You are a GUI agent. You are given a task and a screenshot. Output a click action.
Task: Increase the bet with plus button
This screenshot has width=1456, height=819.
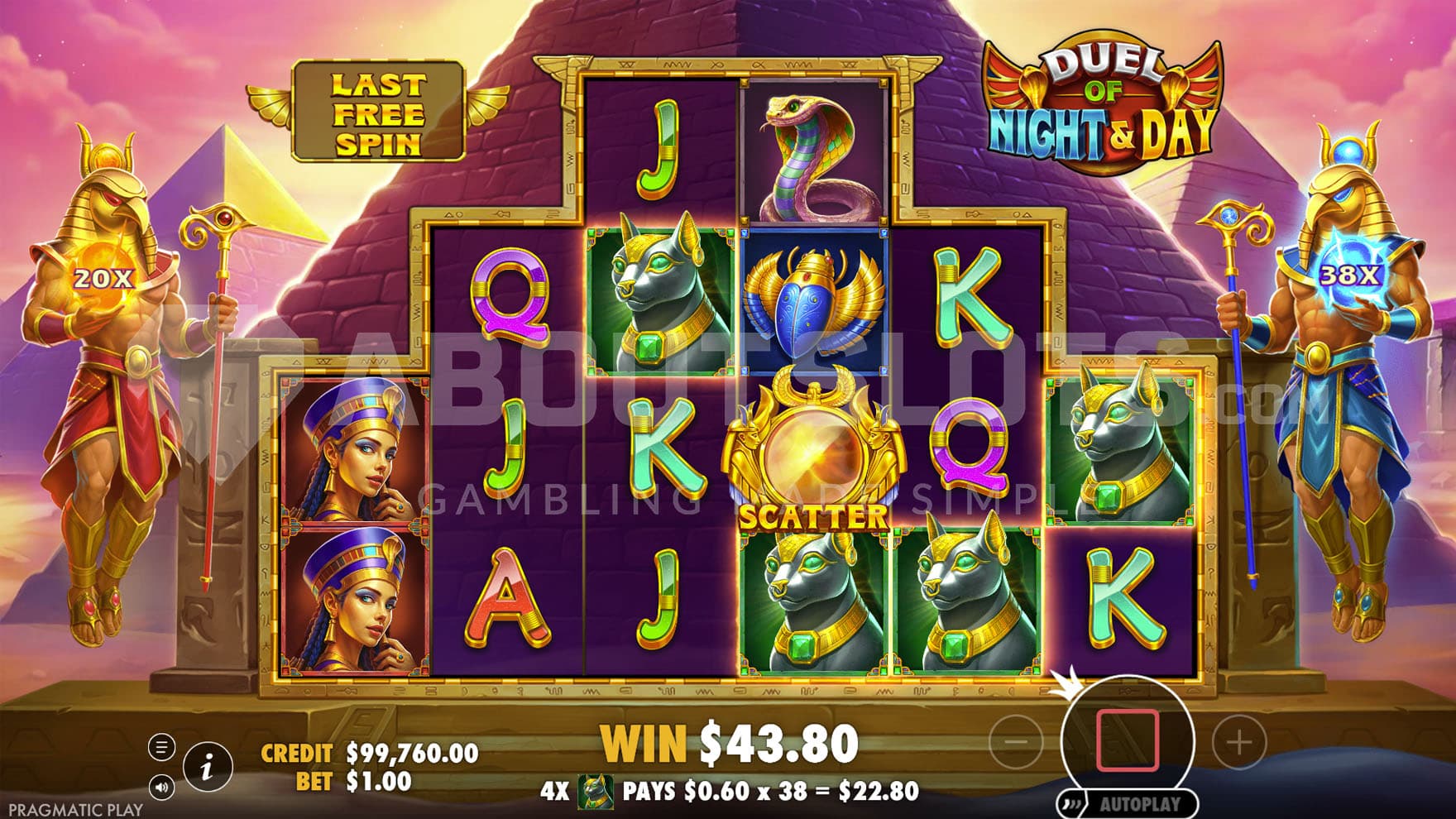click(1238, 742)
